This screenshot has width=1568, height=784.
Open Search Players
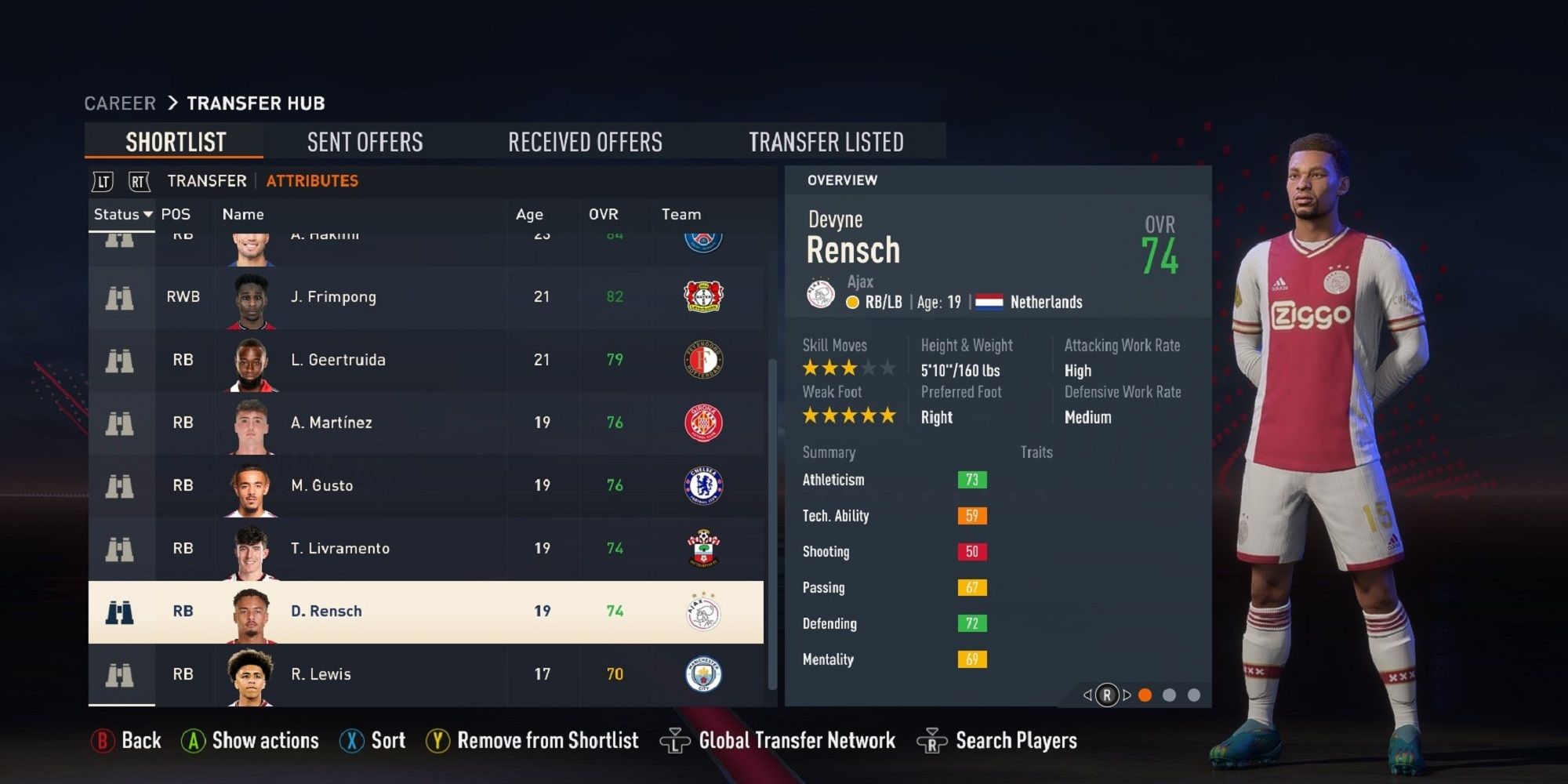point(1016,740)
